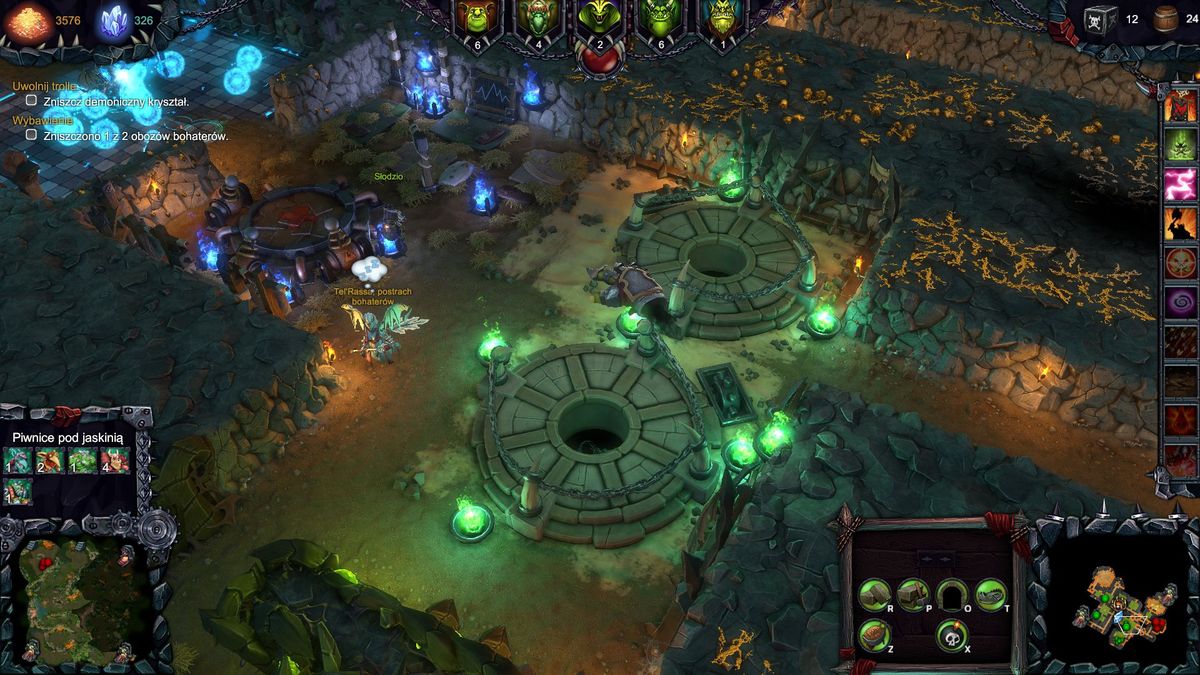Toggle the 'Zniszcz demoniczny kryształ' objective checkbox
The height and width of the screenshot is (675, 1200).
point(31,101)
